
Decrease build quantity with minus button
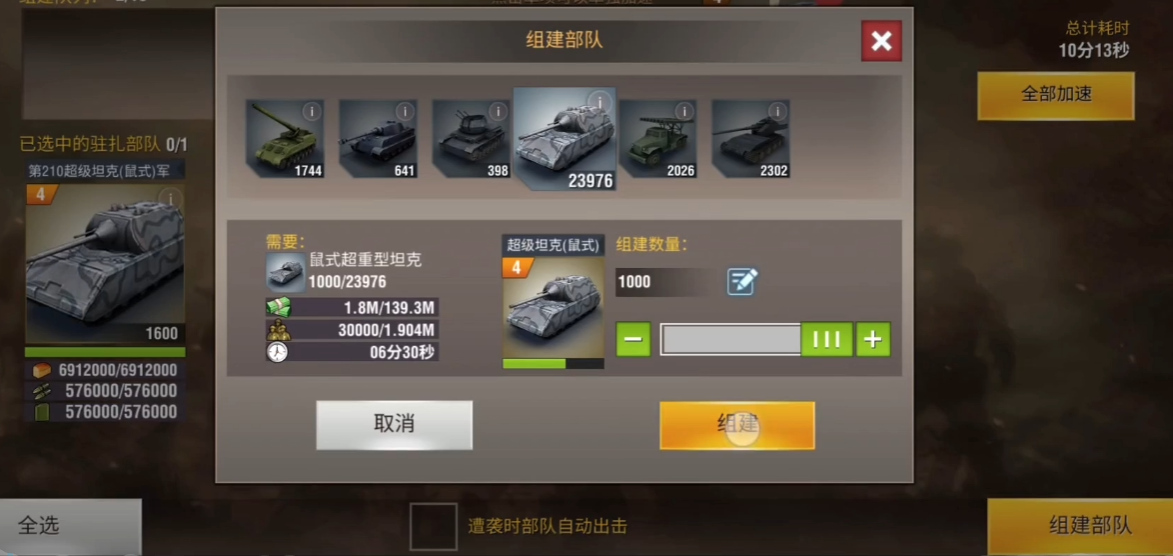click(633, 339)
